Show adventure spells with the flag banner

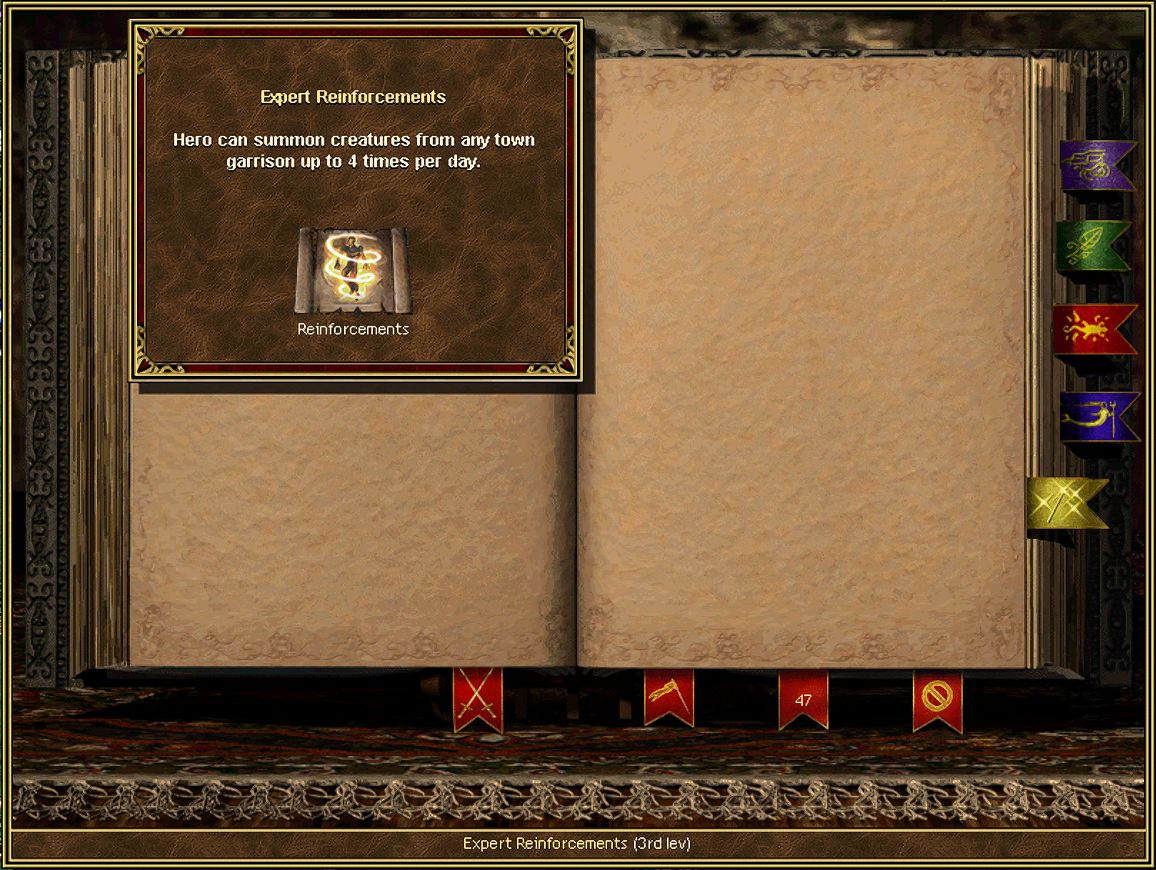click(669, 696)
